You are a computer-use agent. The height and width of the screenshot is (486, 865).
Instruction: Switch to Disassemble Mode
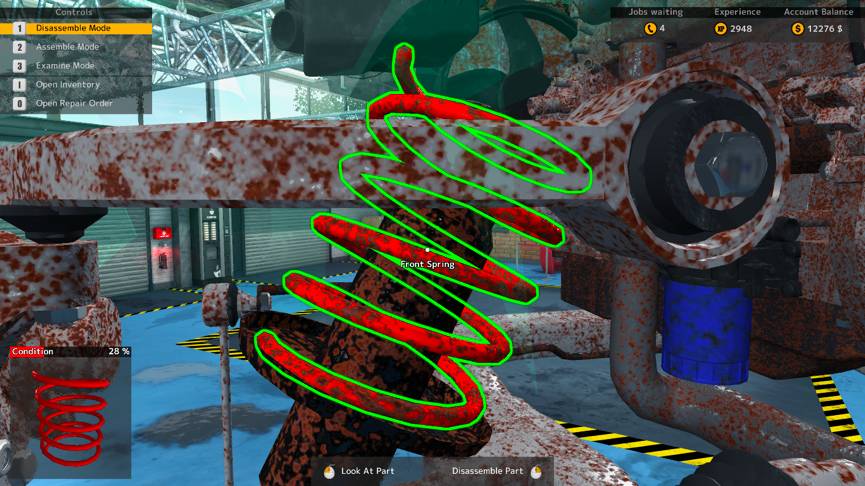pyautogui.click(x=74, y=29)
